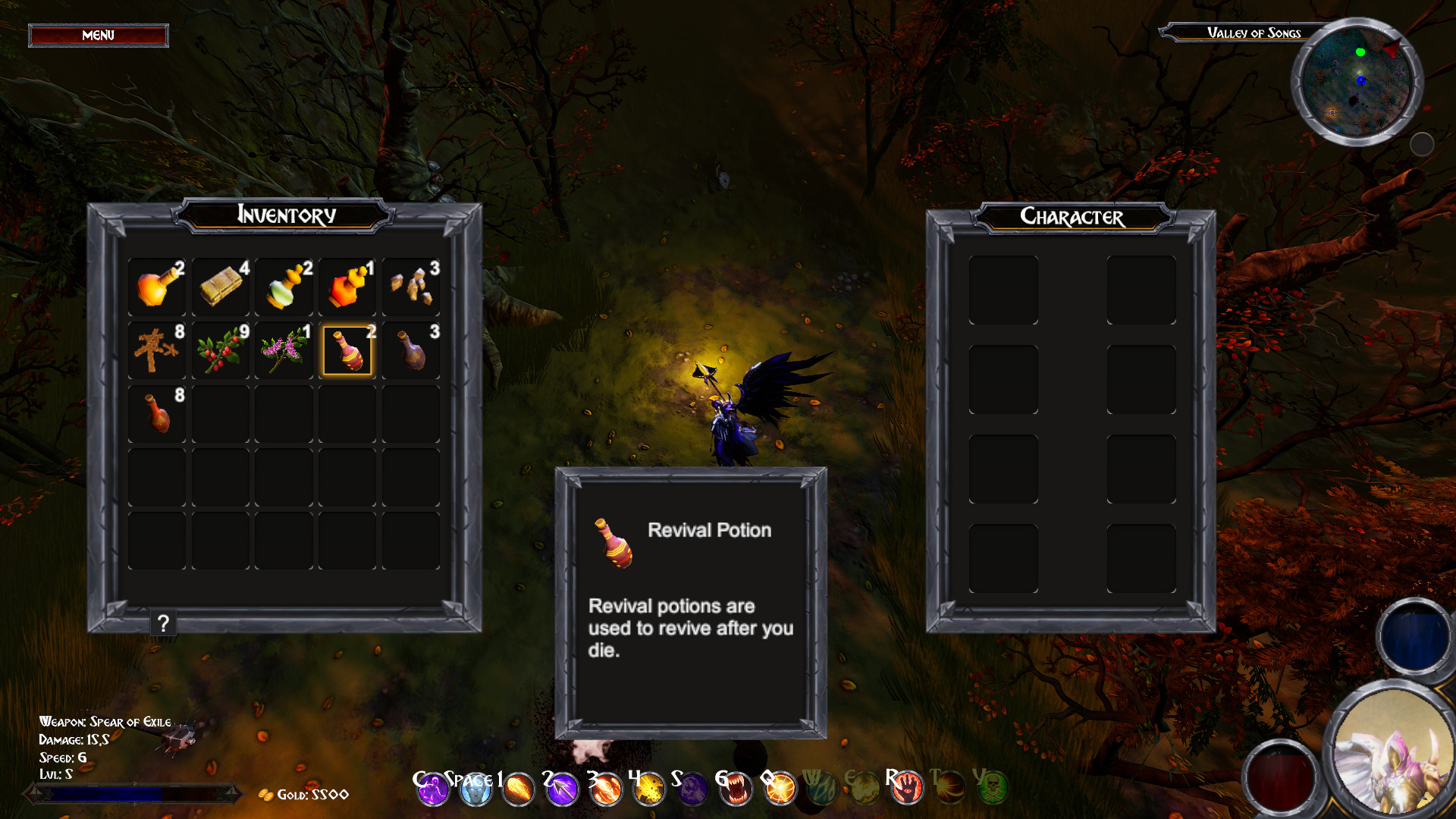Click the blue face skill bound to Space
Image resolution: width=1456 pixels, height=819 pixels.
[x=475, y=789]
